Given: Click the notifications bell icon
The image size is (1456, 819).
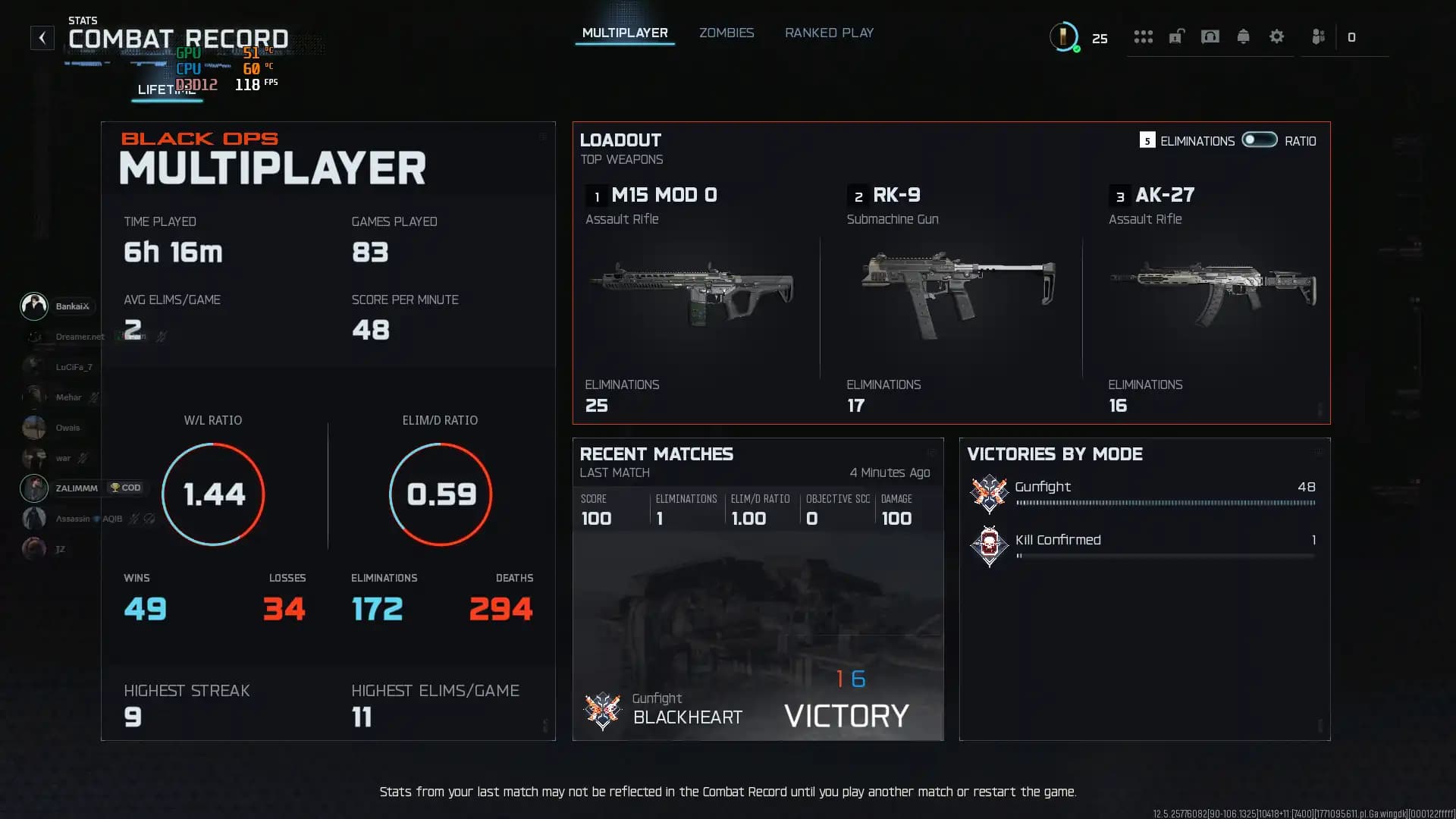Looking at the screenshot, I should tap(1244, 36).
